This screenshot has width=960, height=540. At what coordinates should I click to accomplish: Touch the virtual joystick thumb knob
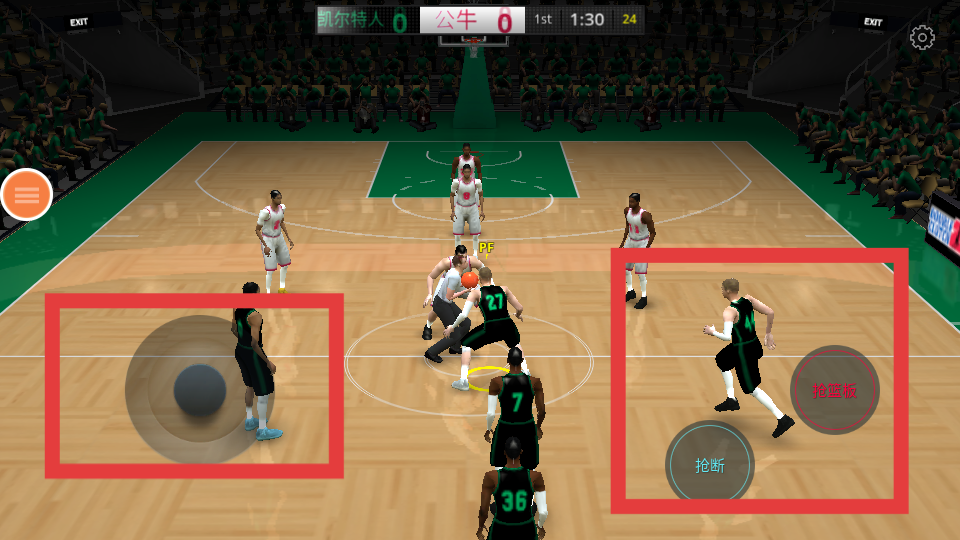[x=200, y=390]
